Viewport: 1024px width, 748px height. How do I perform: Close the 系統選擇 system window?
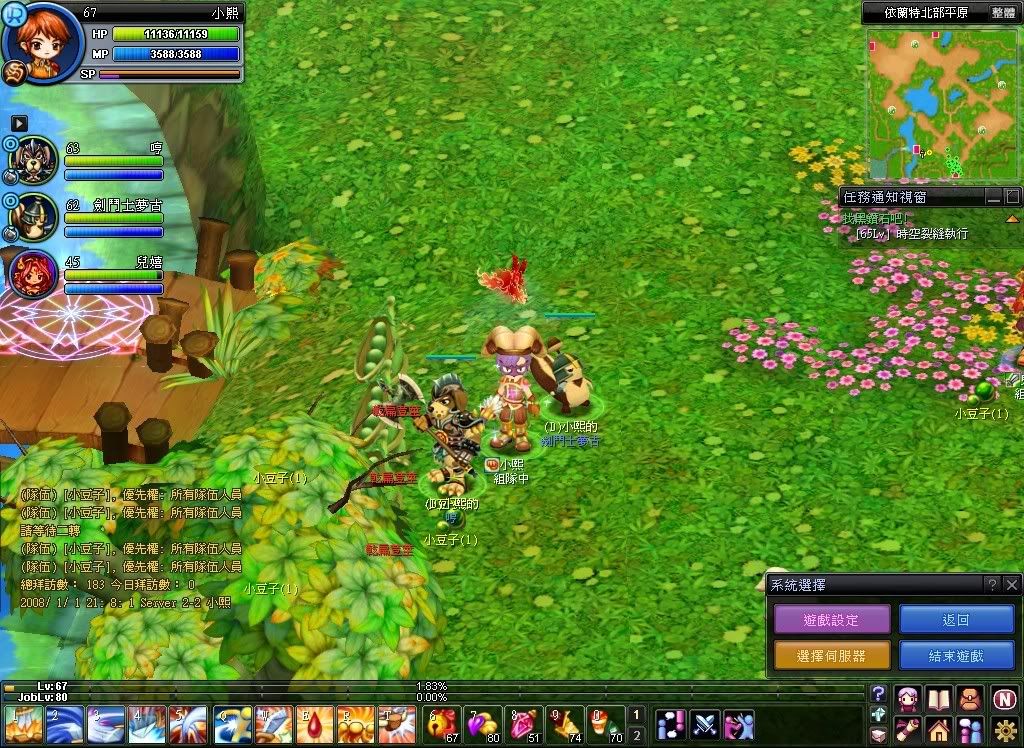1011,585
